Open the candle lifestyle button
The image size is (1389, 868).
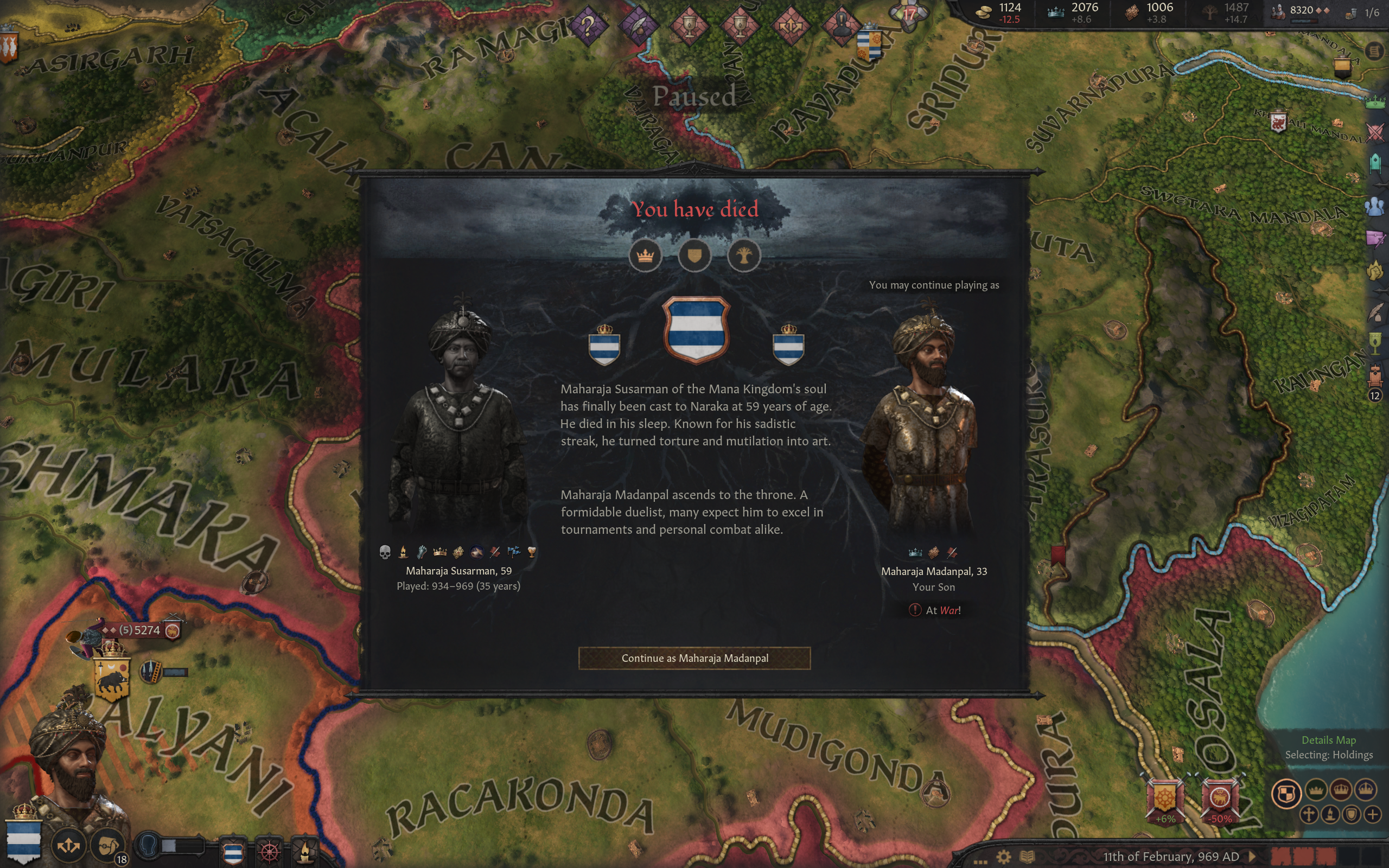(305, 850)
